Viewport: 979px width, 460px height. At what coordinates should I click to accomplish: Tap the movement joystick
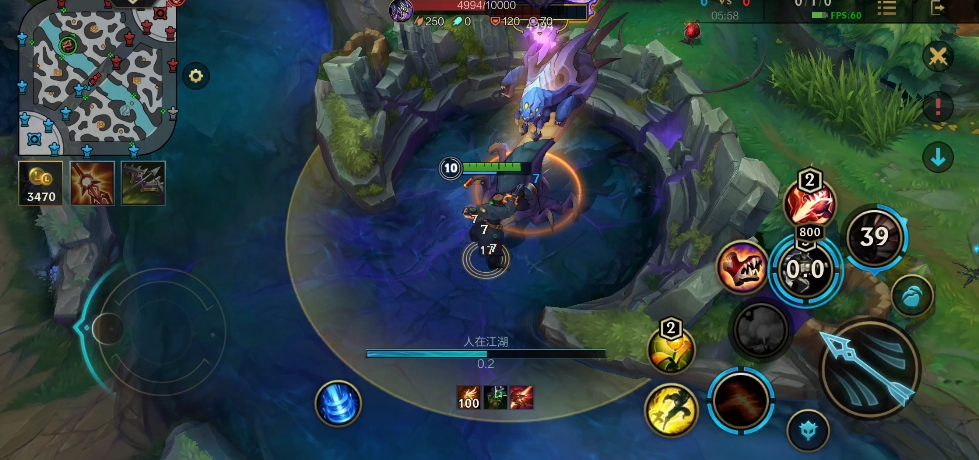pyautogui.click(x=155, y=326)
